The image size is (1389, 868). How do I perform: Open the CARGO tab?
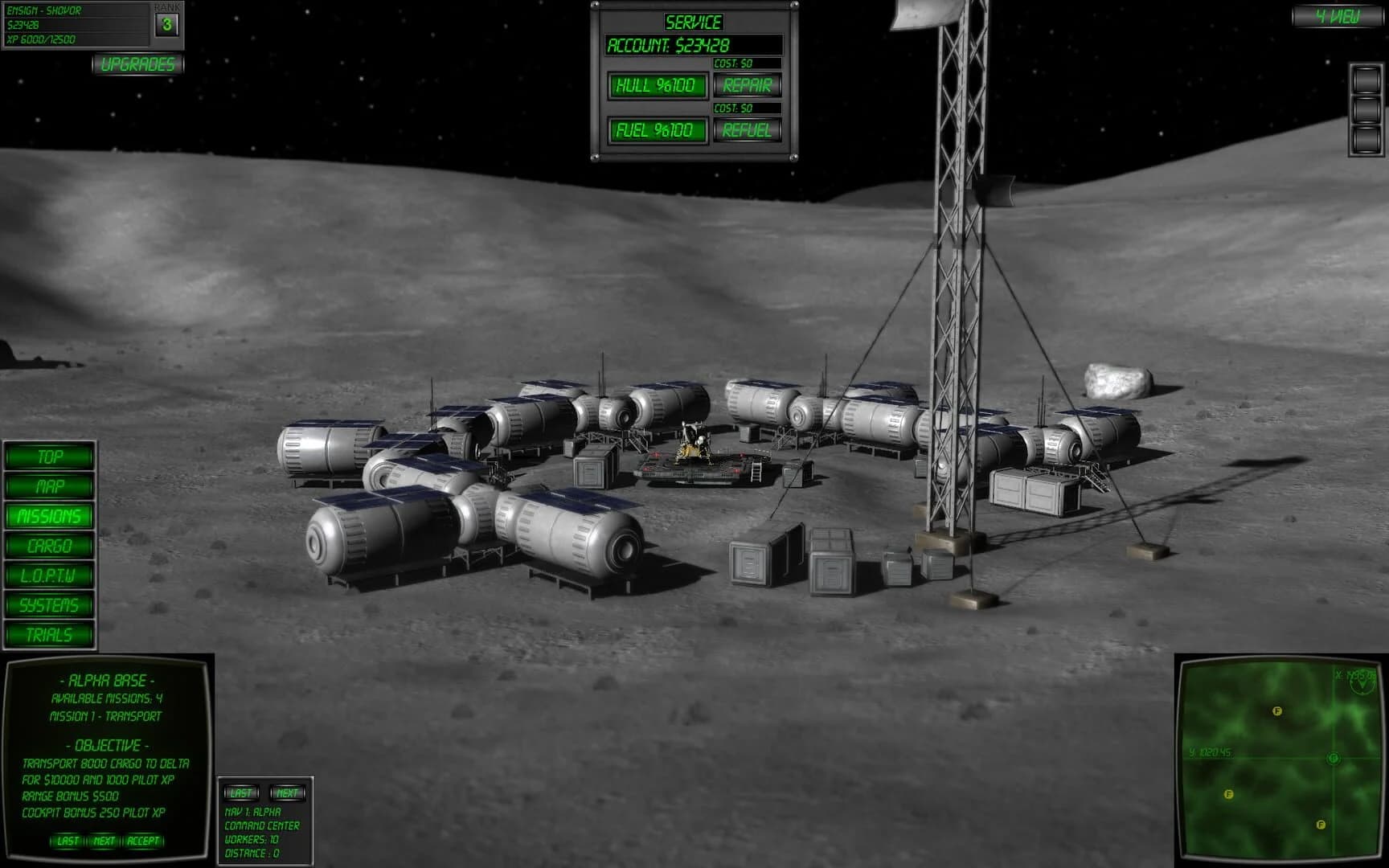pyautogui.click(x=48, y=547)
